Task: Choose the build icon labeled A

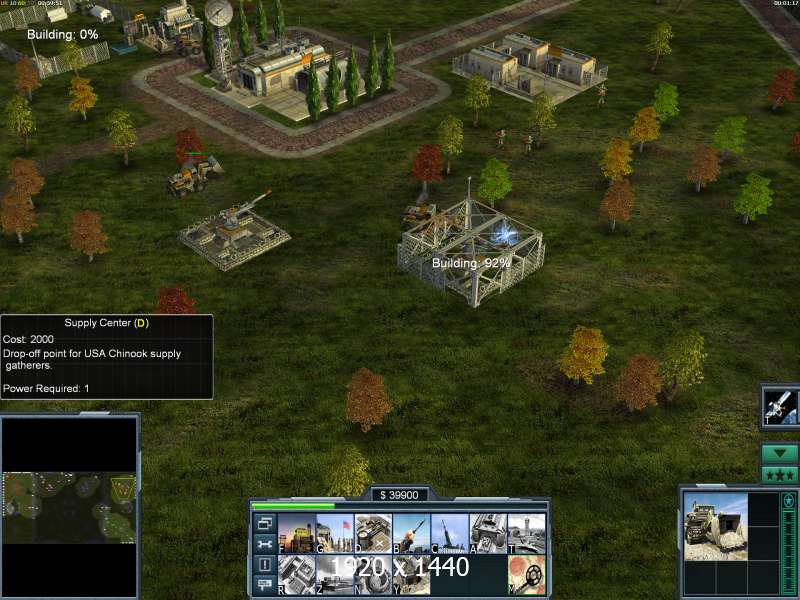Action: point(487,533)
